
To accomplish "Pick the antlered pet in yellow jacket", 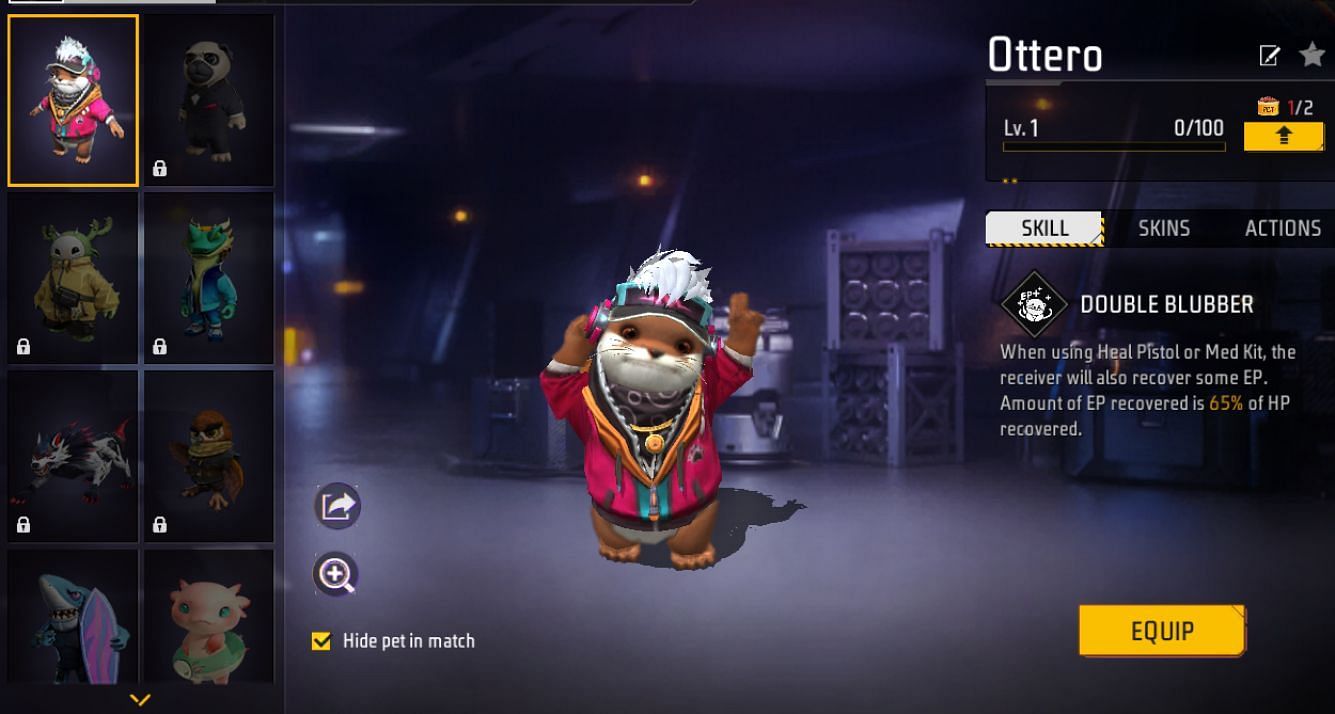I will [x=73, y=278].
